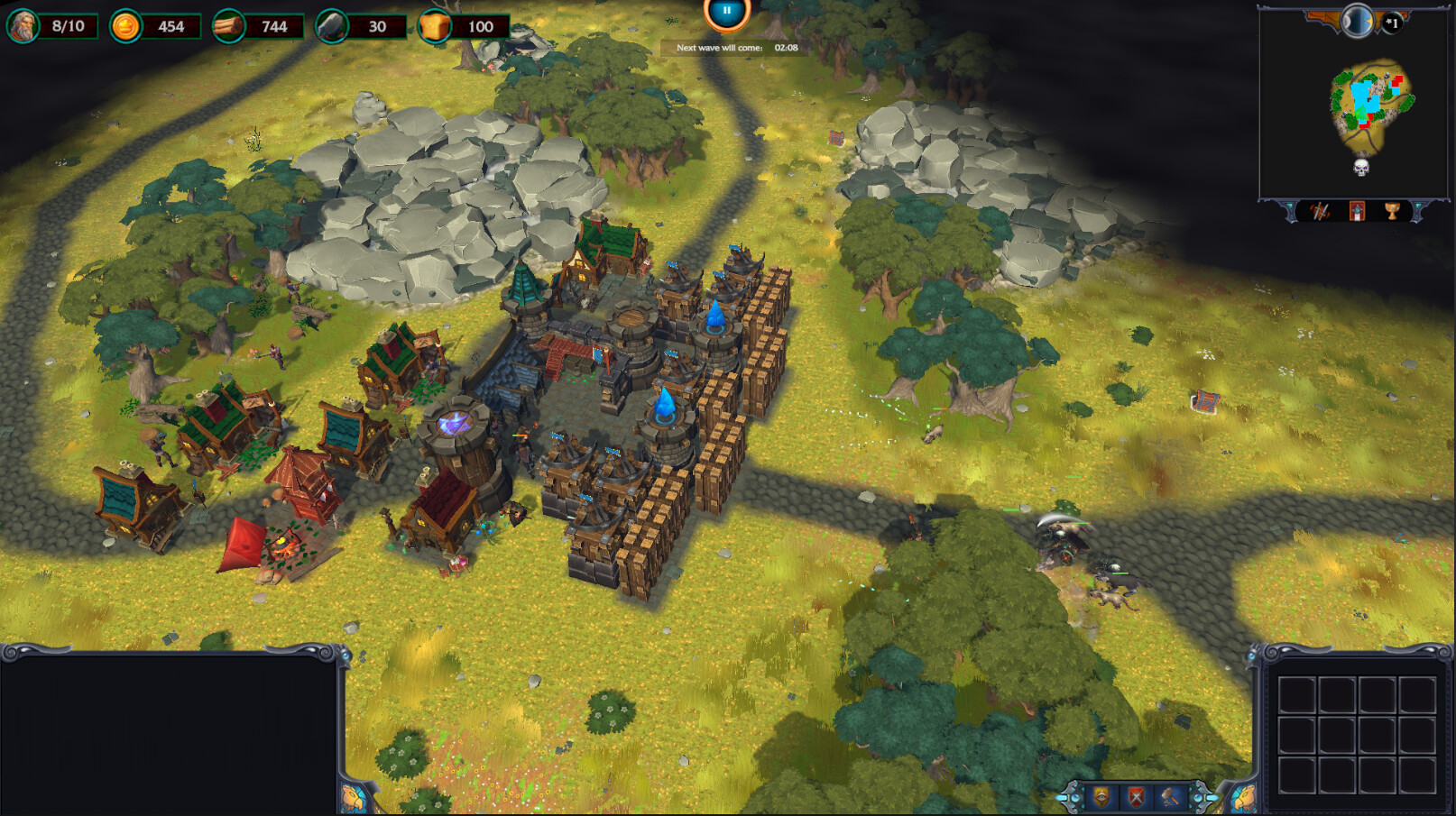
Task: Pause the game with the top pause button
Action: tap(725, 11)
